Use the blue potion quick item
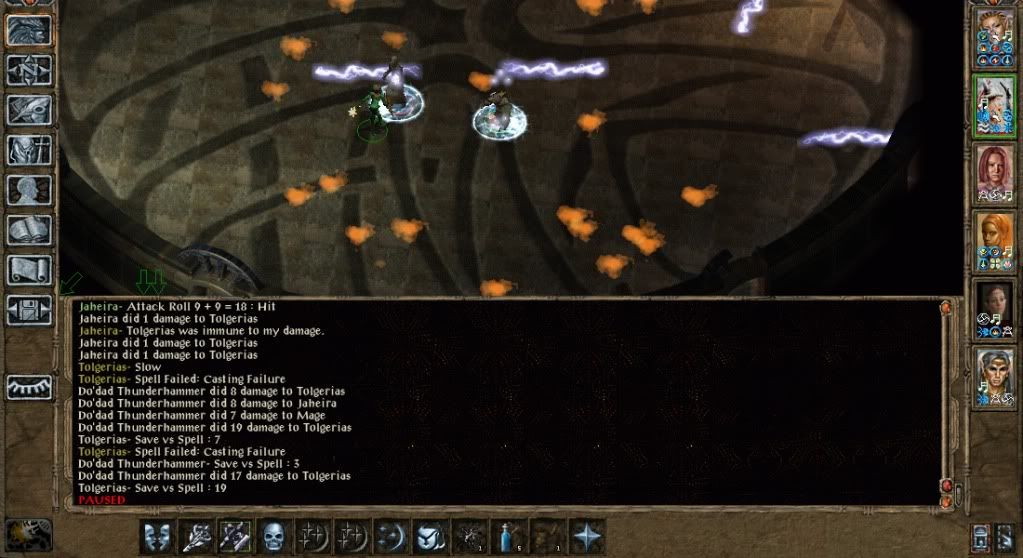Image resolution: width=1023 pixels, height=558 pixels. coord(508,536)
